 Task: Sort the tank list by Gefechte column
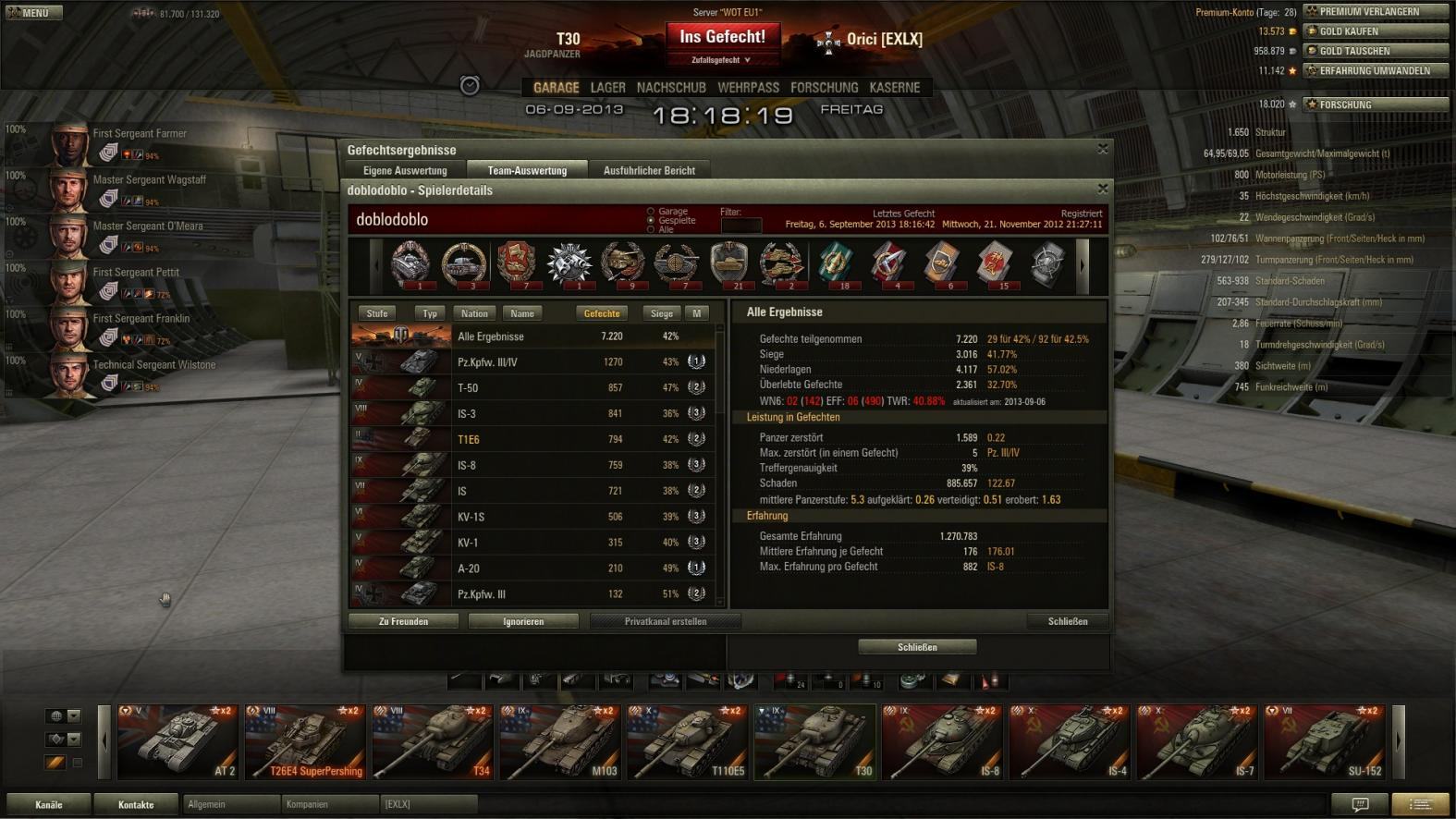click(602, 313)
